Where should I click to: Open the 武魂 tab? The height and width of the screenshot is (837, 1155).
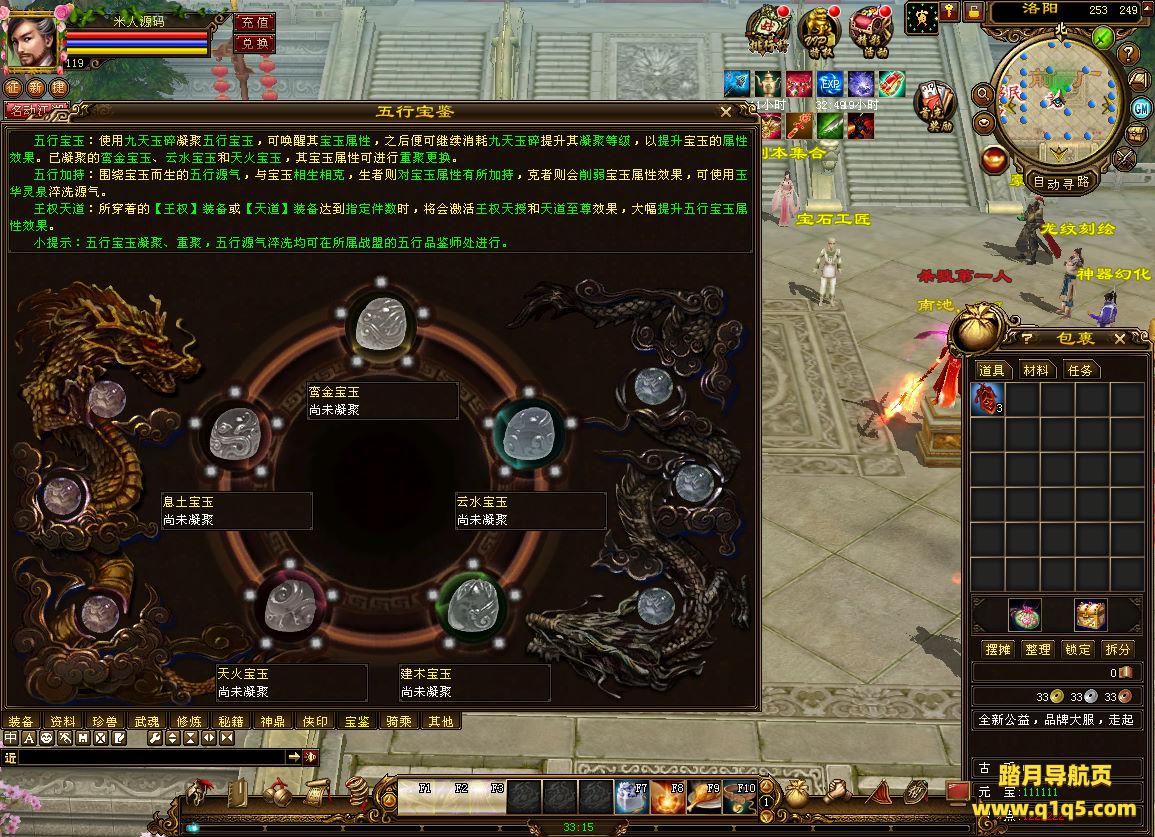point(147,721)
